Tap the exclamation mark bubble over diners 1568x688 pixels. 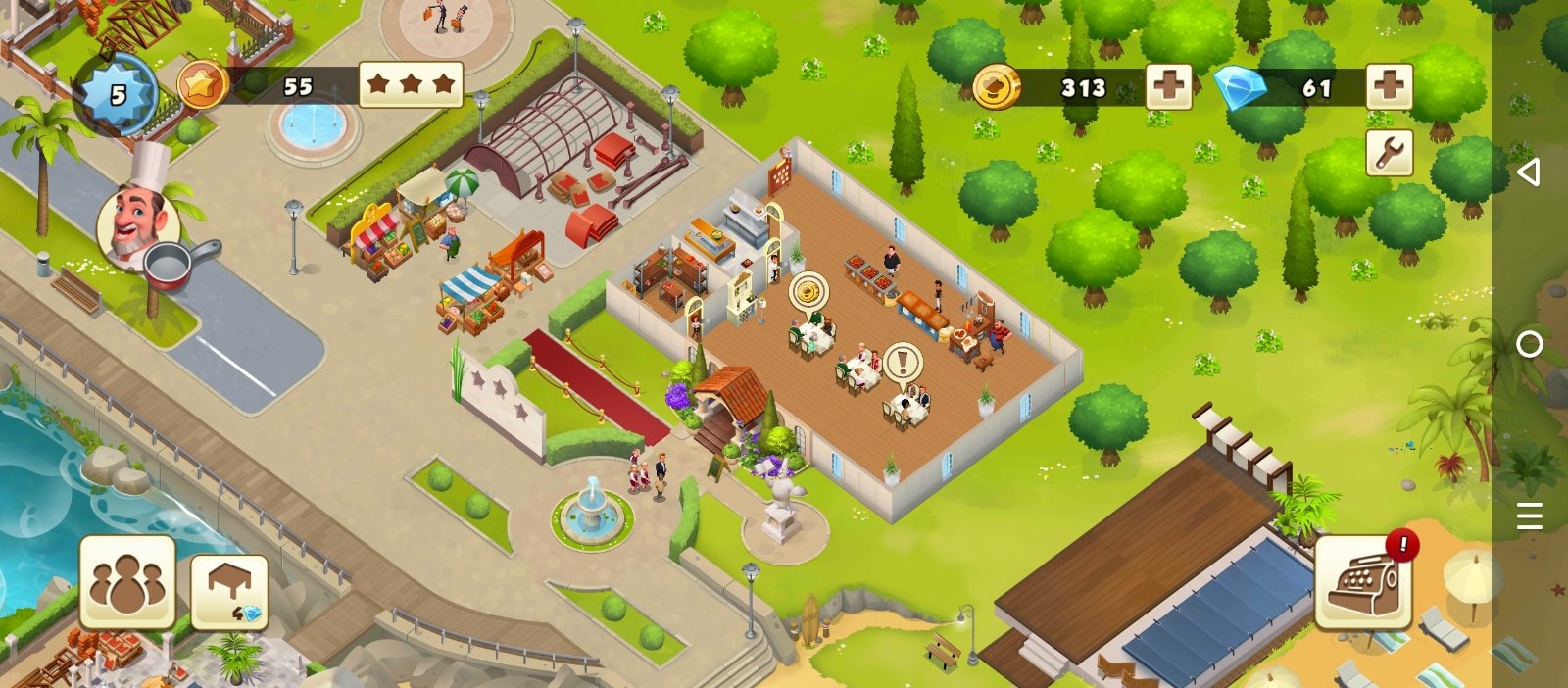pos(902,362)
